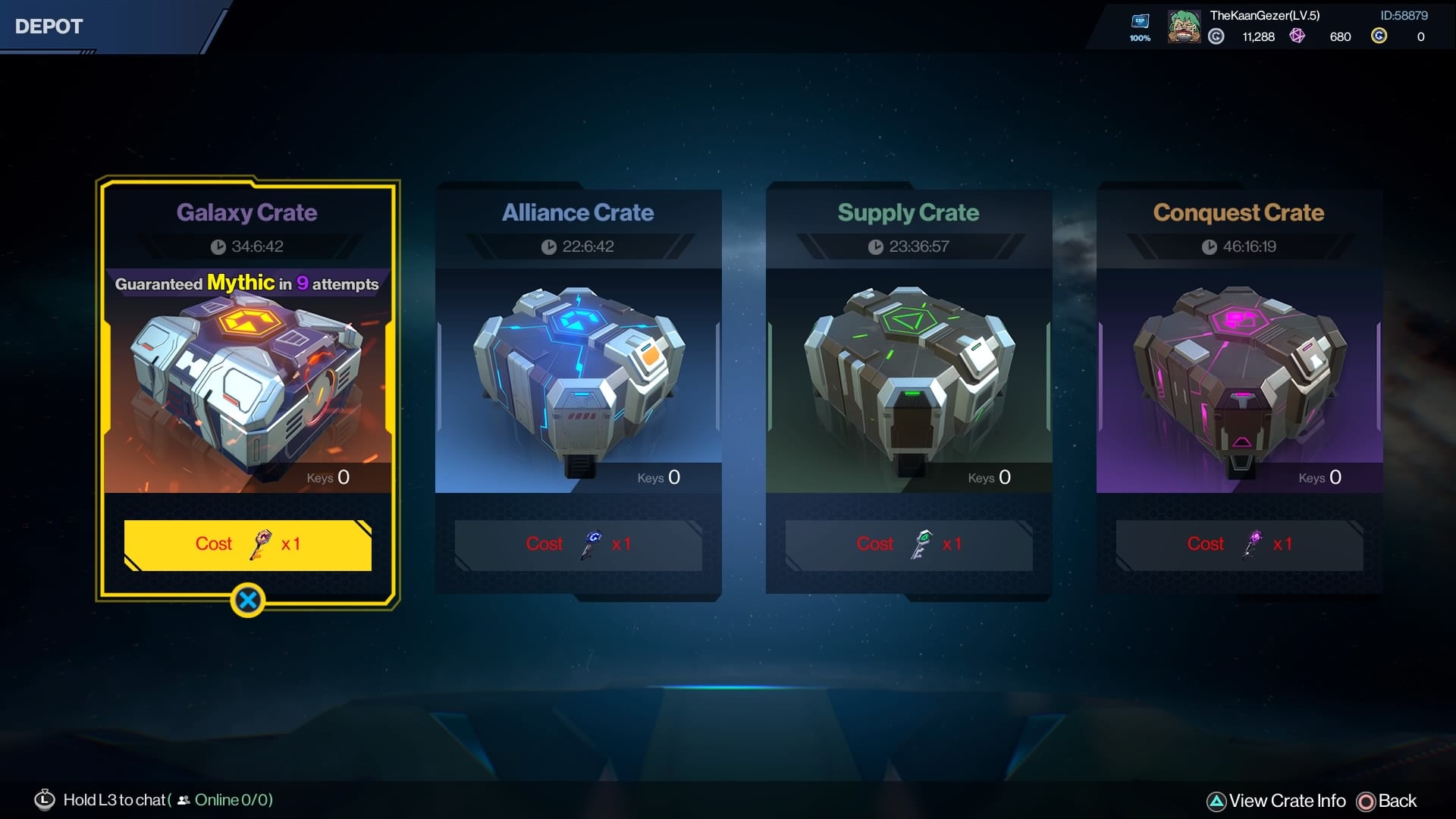Show View Crate Info details
The height and width of the screenshot is (819, 1456).
tap(1277, 801)
